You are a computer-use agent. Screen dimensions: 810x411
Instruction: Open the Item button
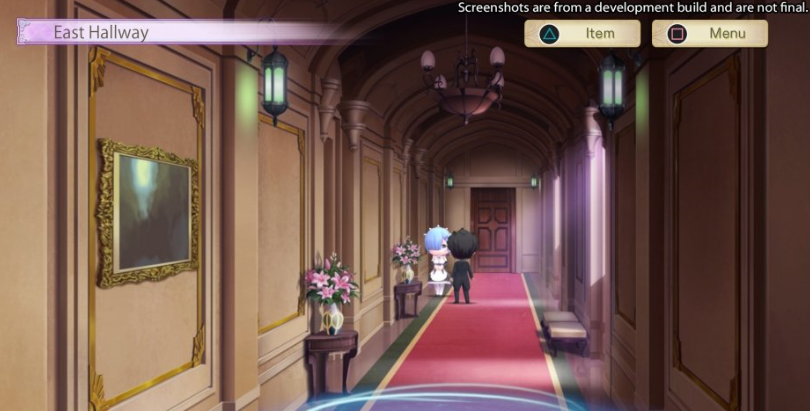point(582,34)
